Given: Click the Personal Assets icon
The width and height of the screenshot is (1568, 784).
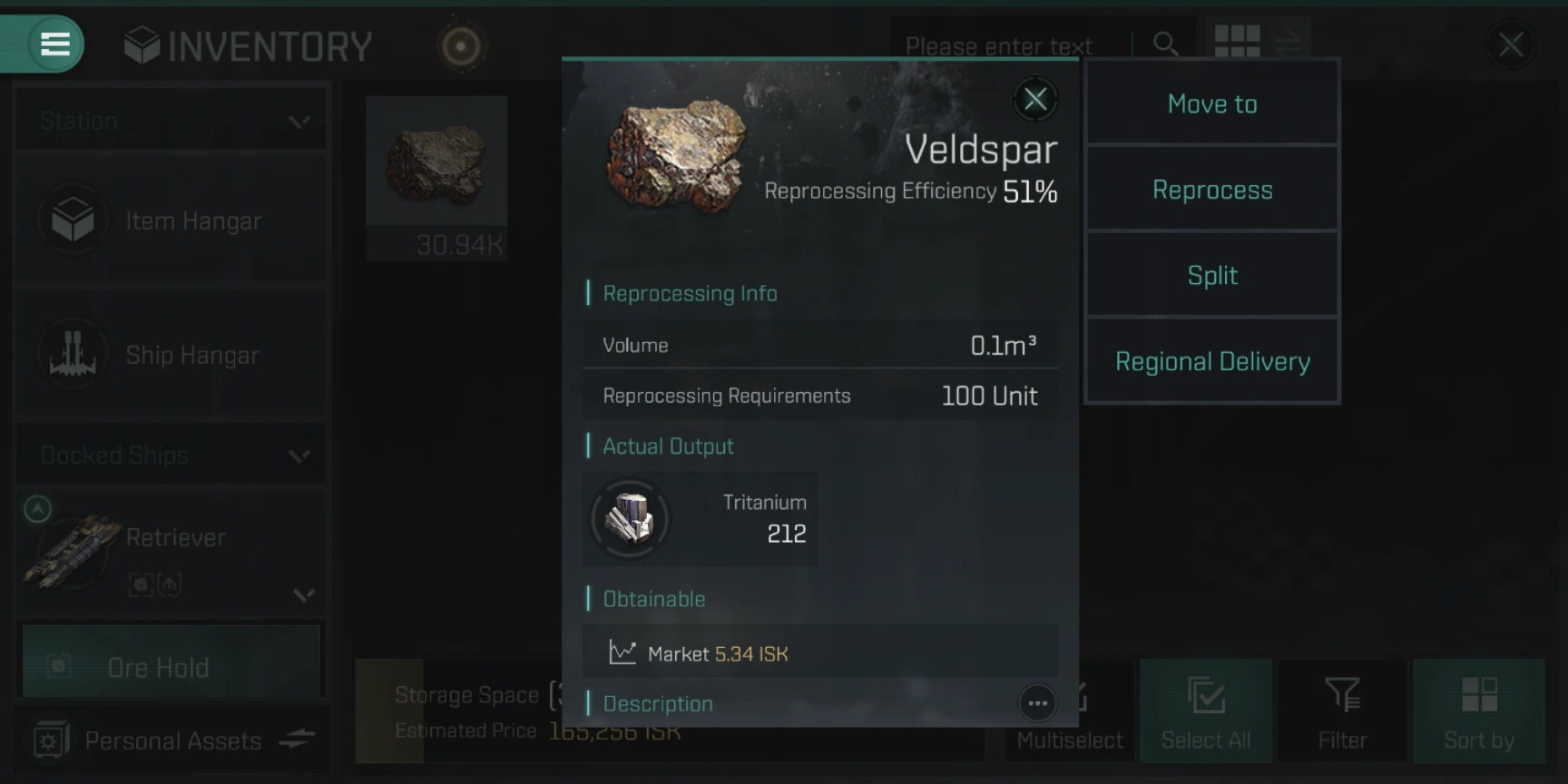Looking at the screenshot, I should (x=51, y=740).
